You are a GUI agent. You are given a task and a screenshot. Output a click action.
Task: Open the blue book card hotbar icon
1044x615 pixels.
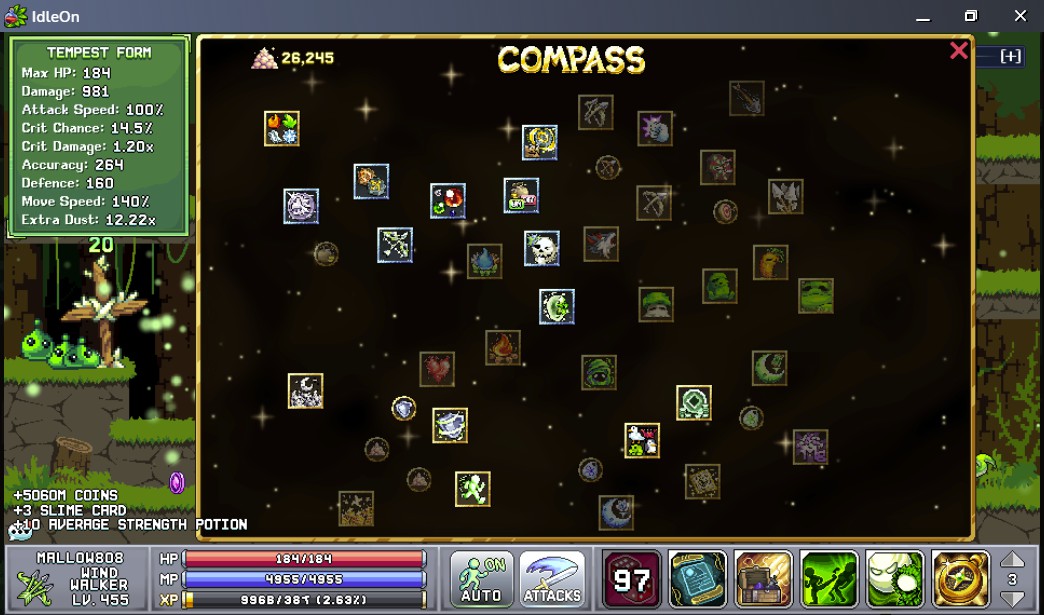(x=697, y=579)
